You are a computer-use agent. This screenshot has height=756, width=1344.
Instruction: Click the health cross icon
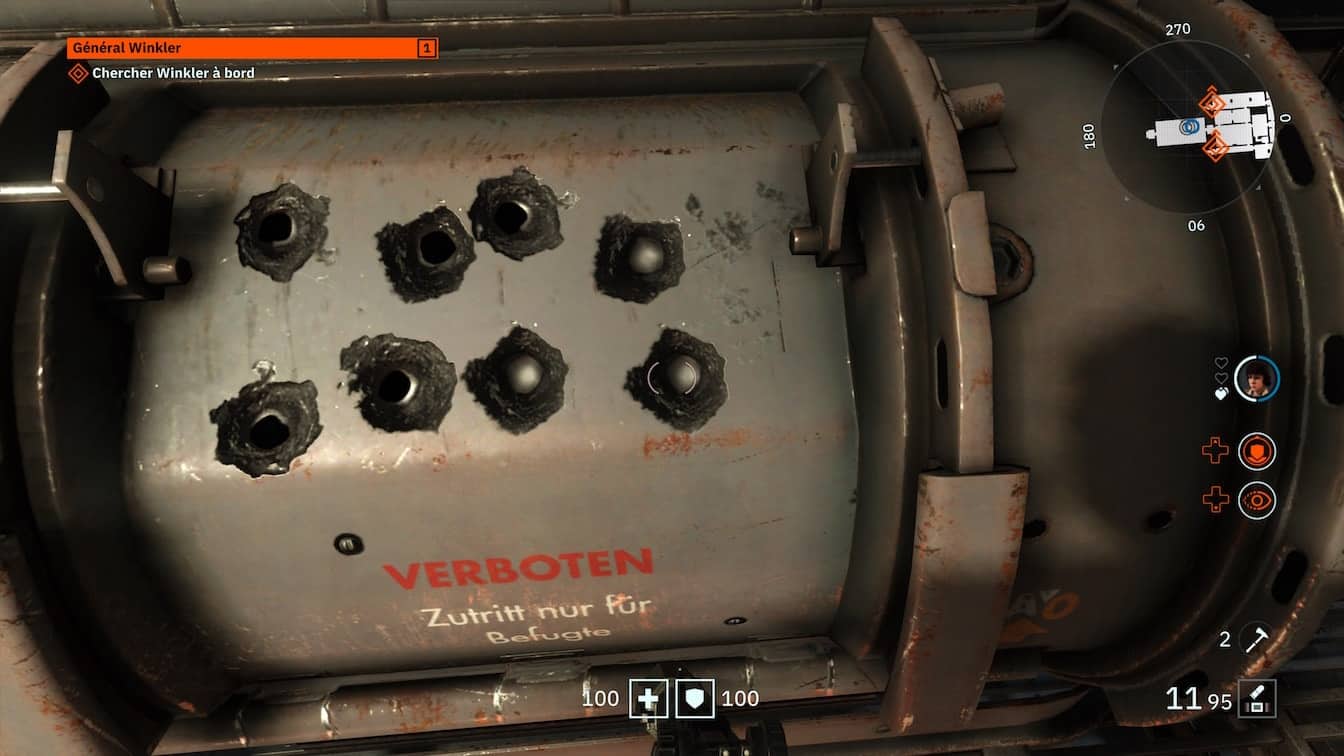tap(648, 699)
